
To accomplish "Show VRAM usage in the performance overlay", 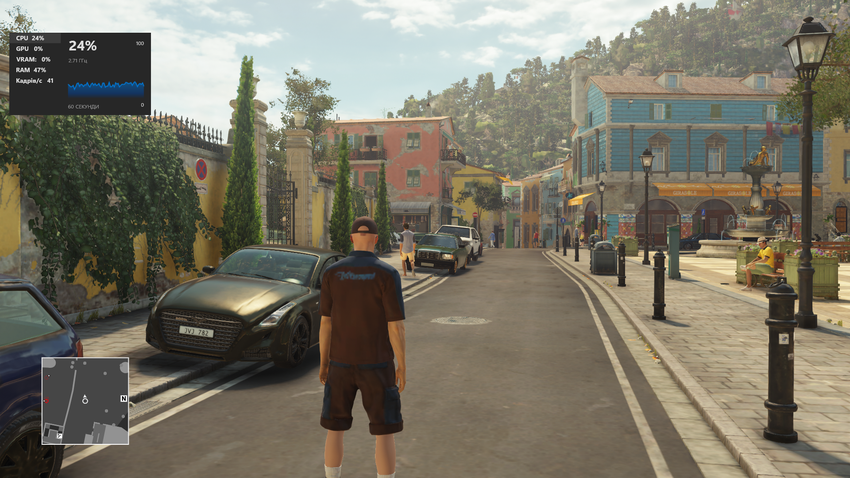I will coord(31,59).
